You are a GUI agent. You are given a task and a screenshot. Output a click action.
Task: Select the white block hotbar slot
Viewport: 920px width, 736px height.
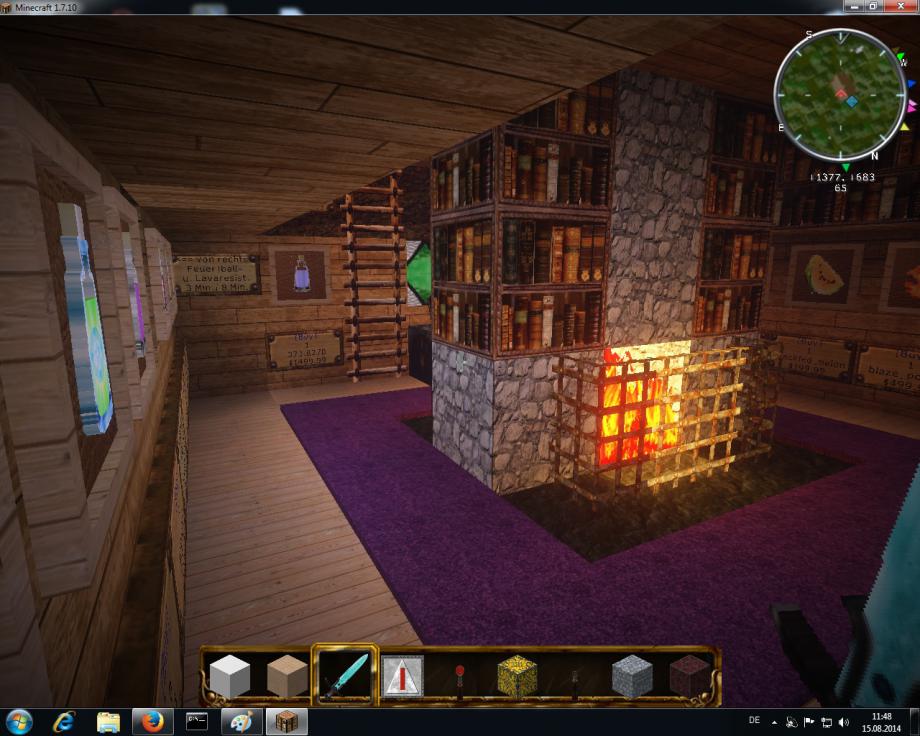click(230, 677)
